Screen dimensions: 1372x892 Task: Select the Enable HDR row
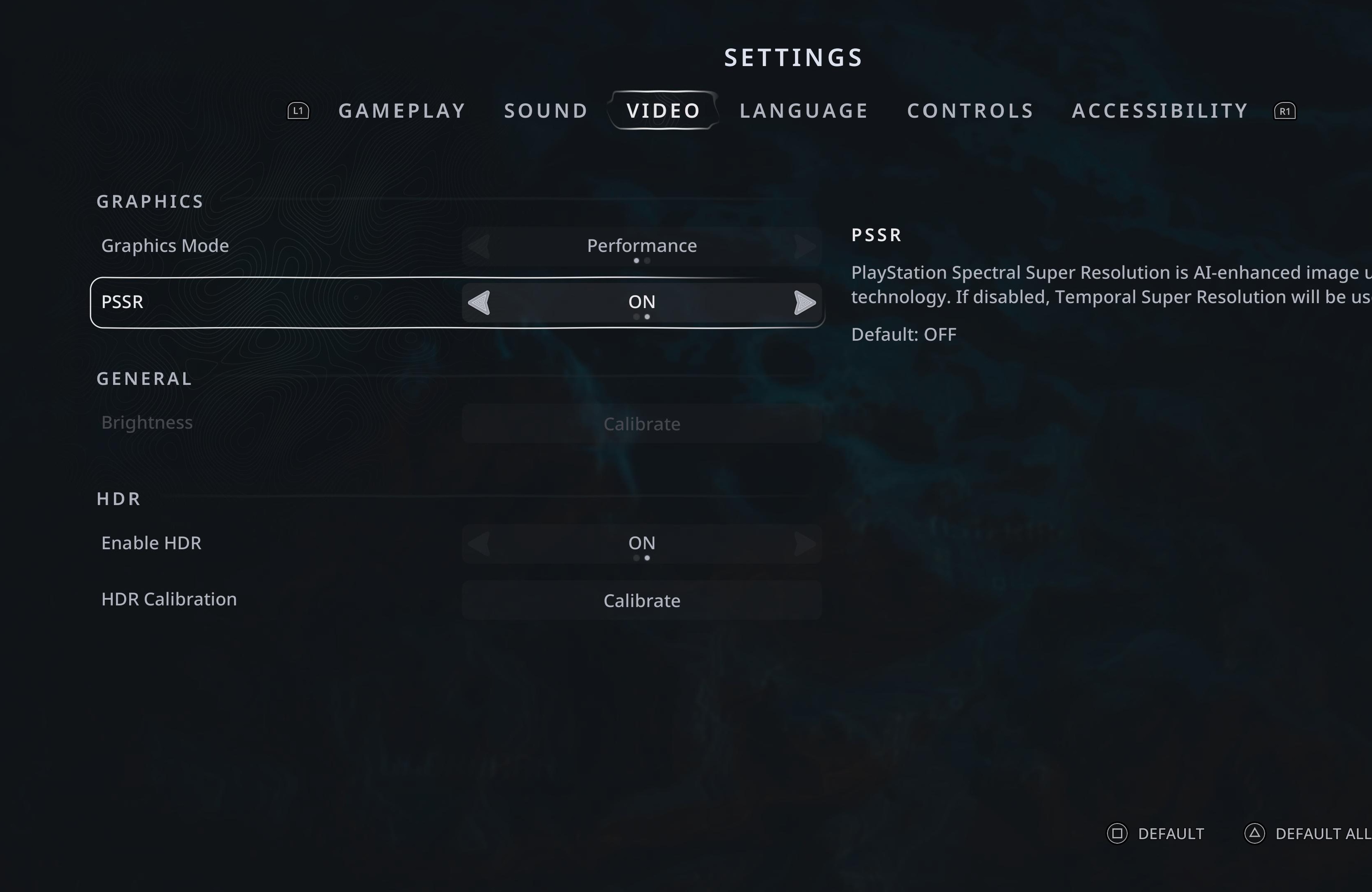click(x=277, y=543)
